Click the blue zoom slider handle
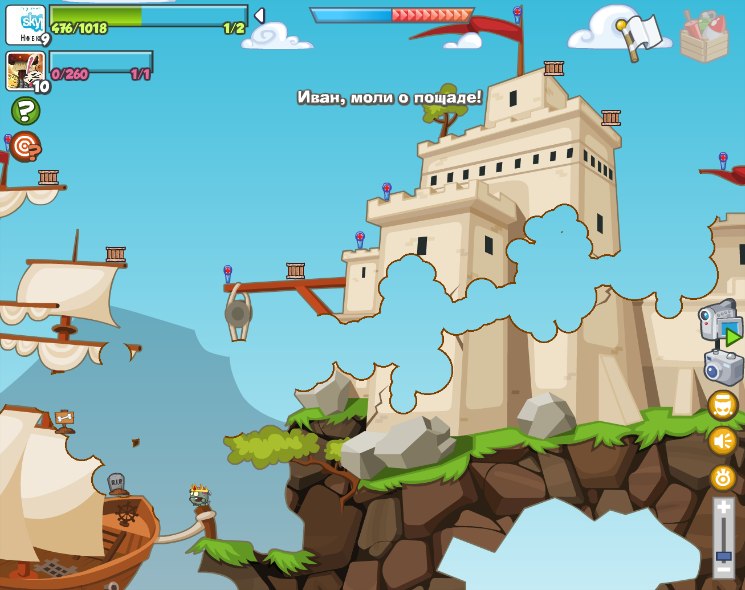This screenshot has width=745, height=590. pos(723,555)
